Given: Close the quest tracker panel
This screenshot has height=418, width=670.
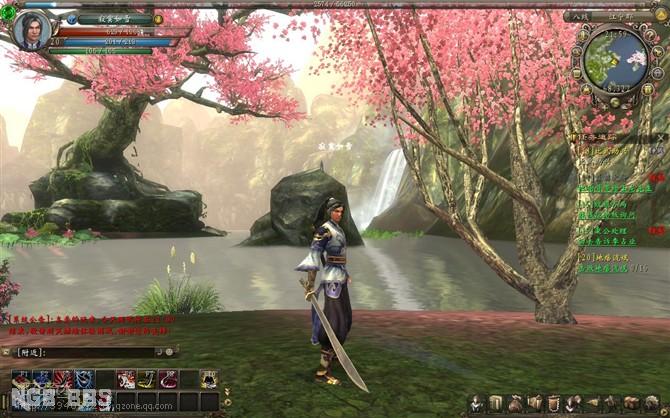Looking at the screenshot, I should (660, 135).
